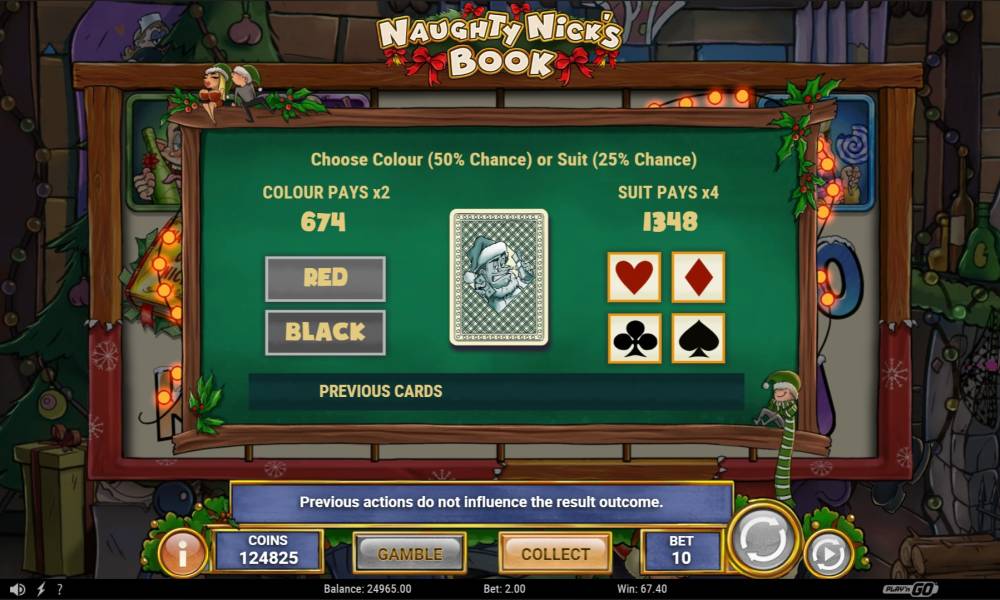Screen dimensions: 1000x600
Task: Collect the winnings
Action: click(x=555, y=553)
